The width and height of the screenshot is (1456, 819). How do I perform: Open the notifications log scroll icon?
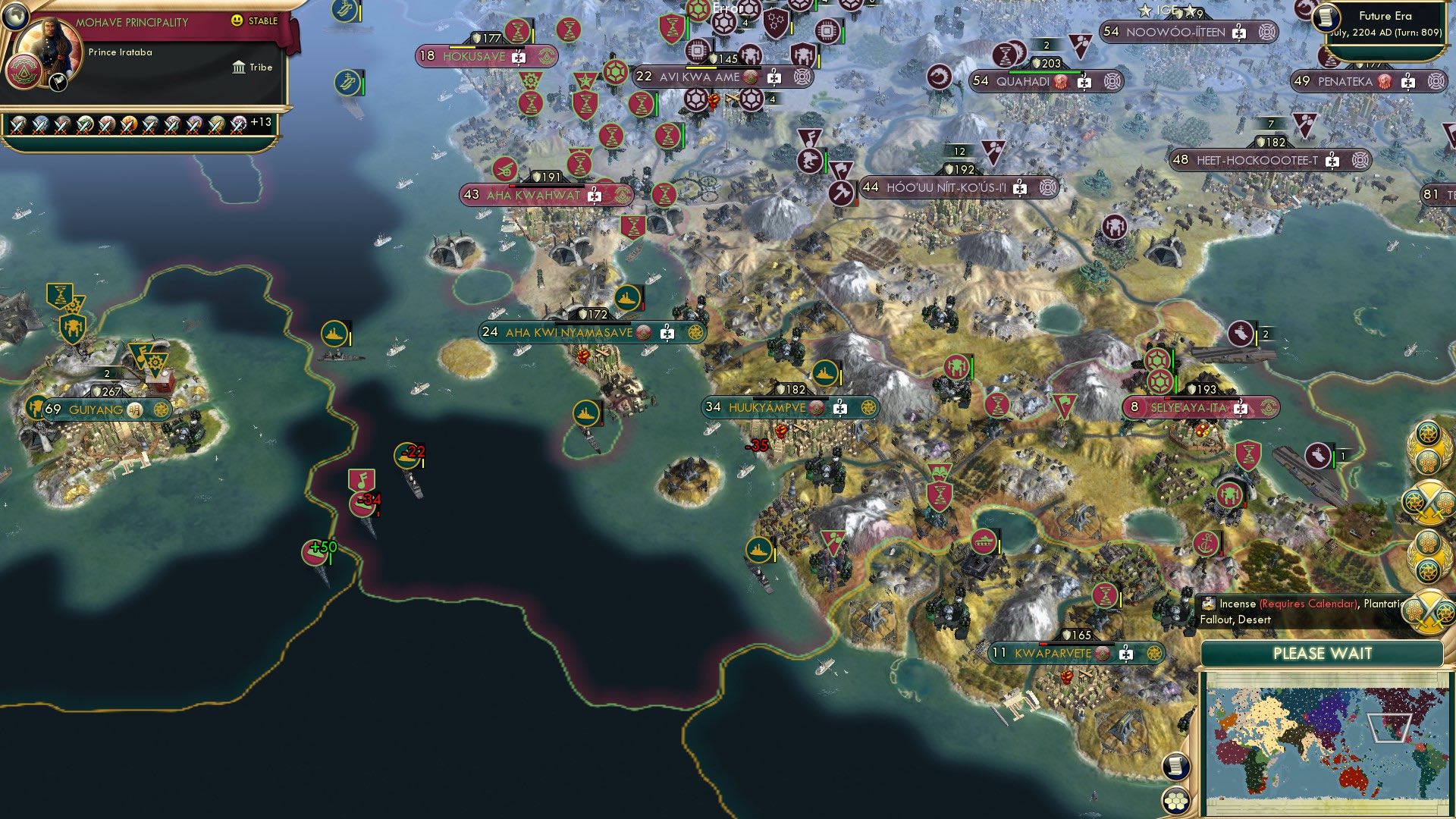click(1176, 766)
